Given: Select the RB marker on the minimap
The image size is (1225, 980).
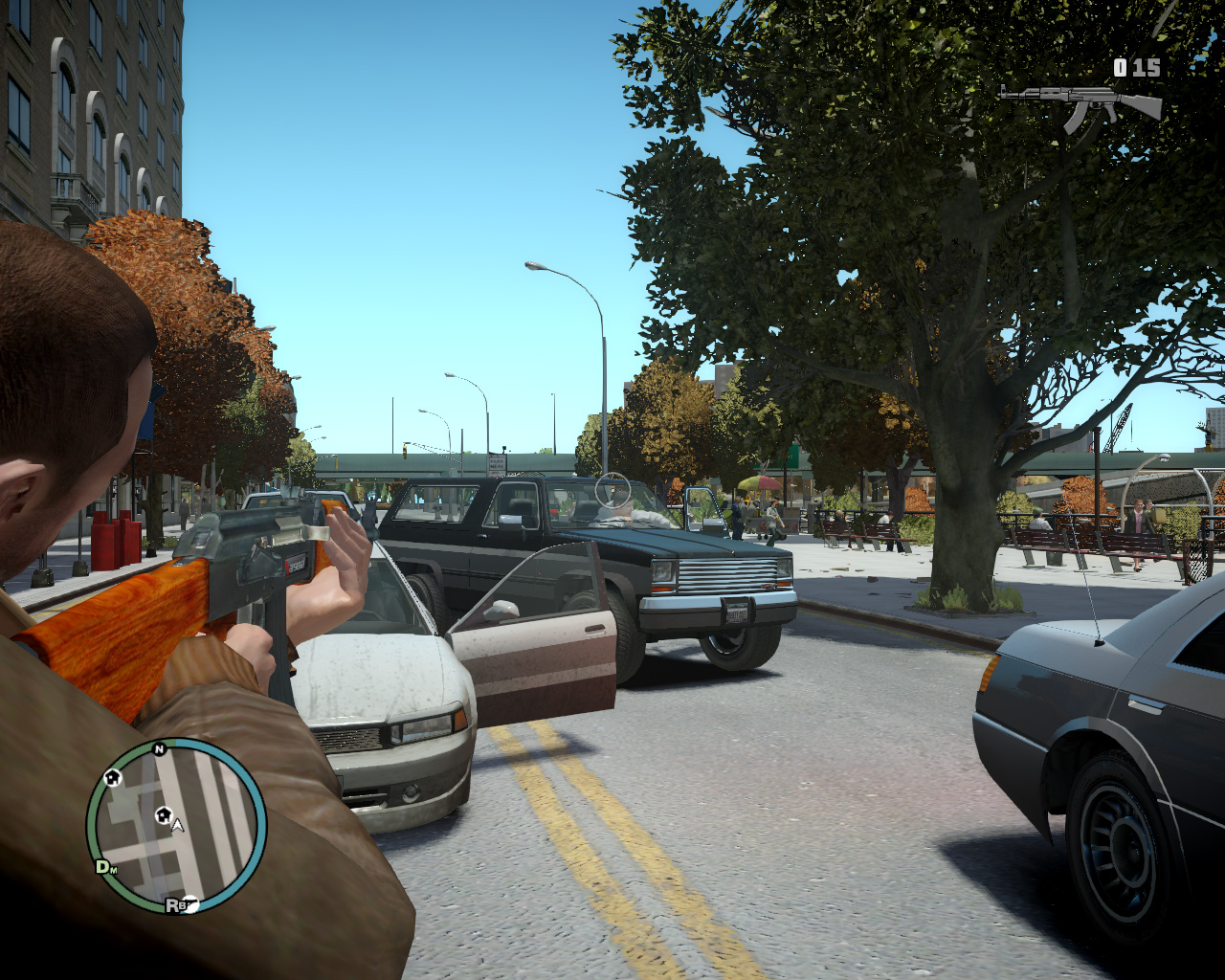Looking at the screenshot, I should 174,904.
